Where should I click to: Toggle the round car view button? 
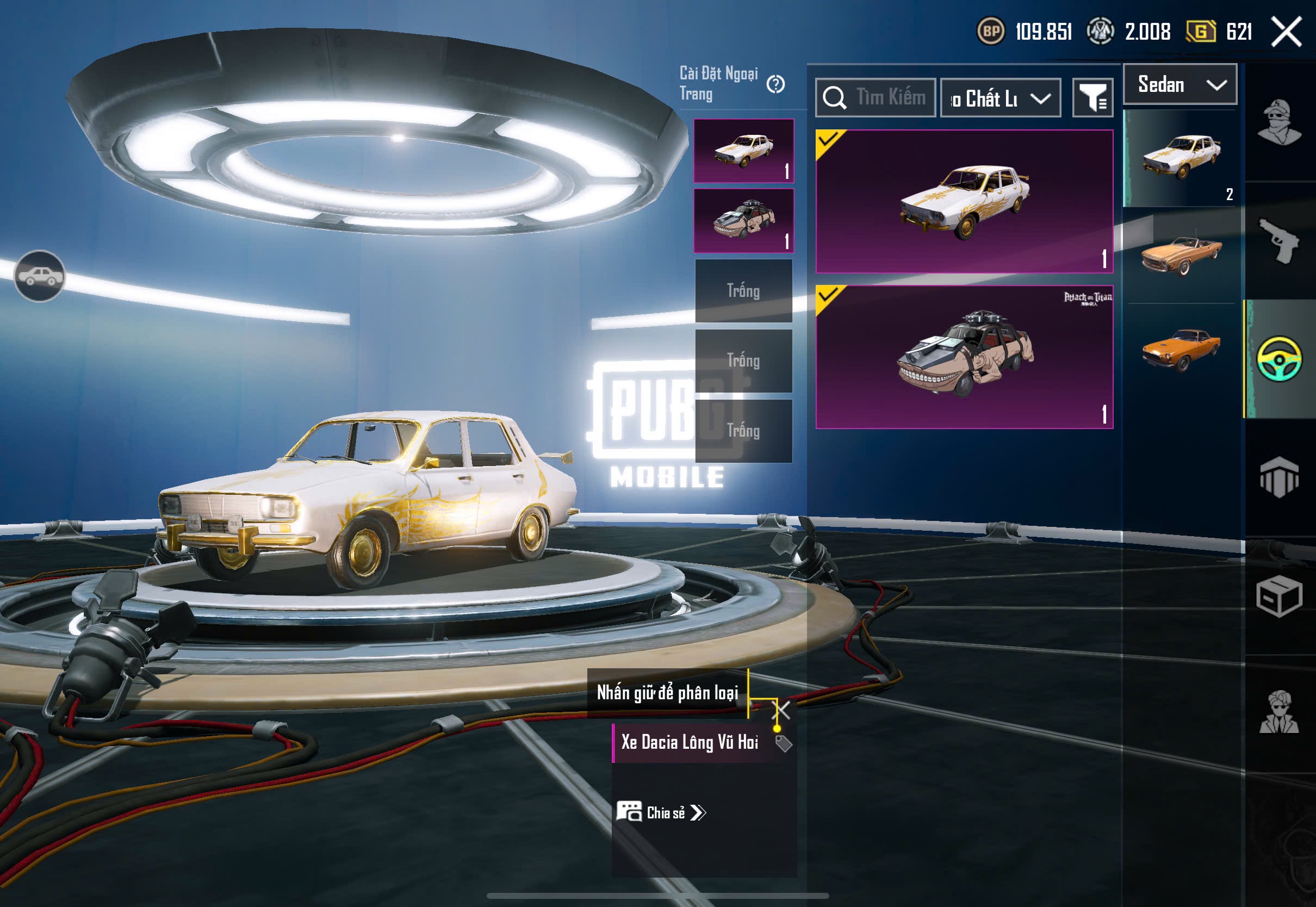coord(39,276)
